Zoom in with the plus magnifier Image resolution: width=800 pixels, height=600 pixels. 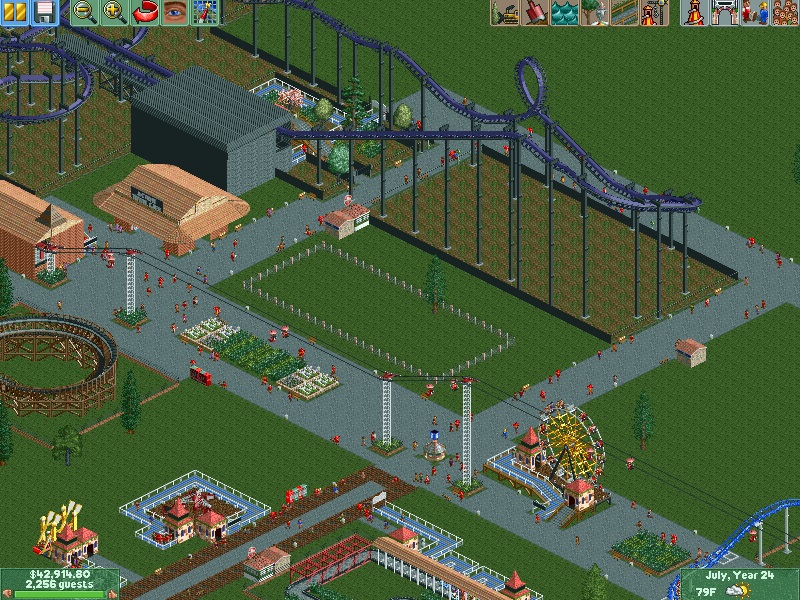pyautogui.click(x=114, y=12)
